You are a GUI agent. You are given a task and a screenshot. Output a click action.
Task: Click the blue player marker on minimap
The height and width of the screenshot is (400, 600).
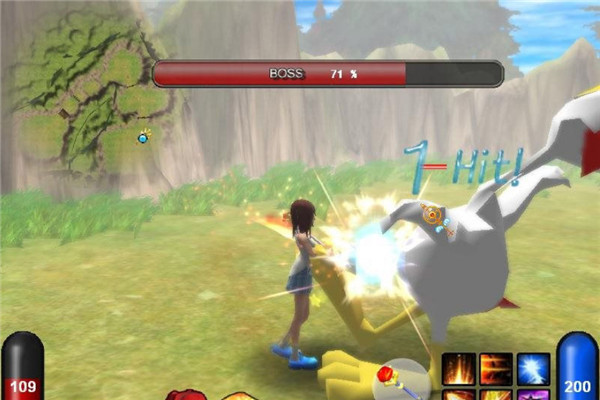[x=144, y=137]
